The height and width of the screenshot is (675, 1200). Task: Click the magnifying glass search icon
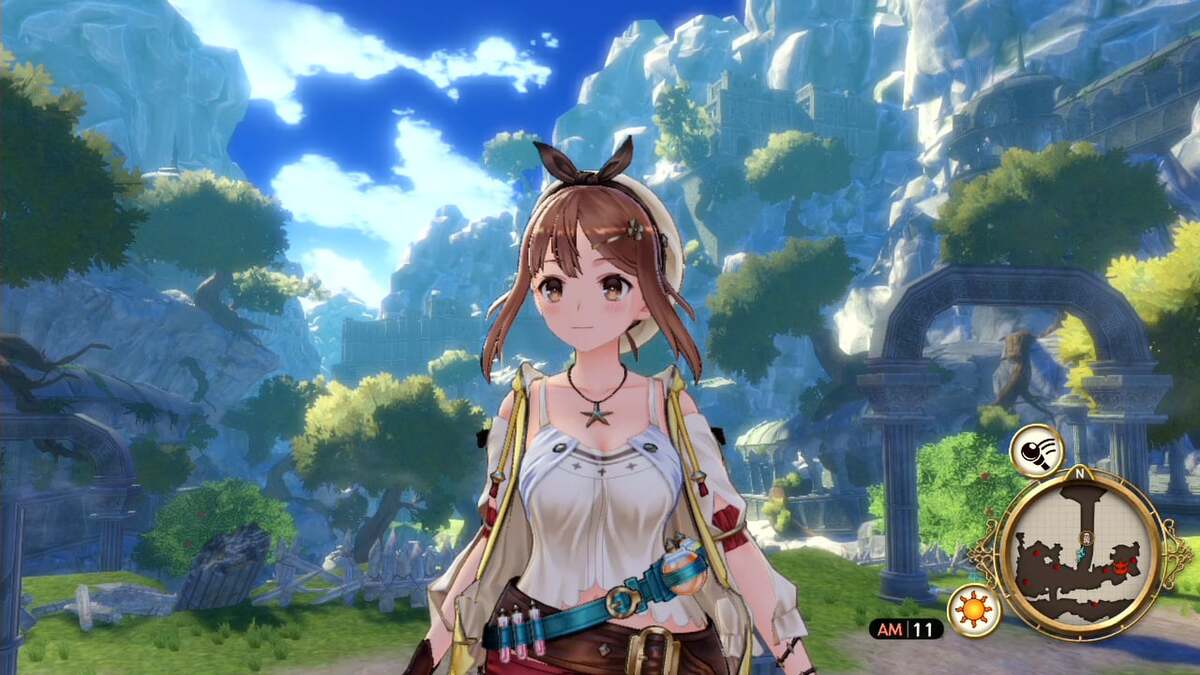[x=1036, y=452]
